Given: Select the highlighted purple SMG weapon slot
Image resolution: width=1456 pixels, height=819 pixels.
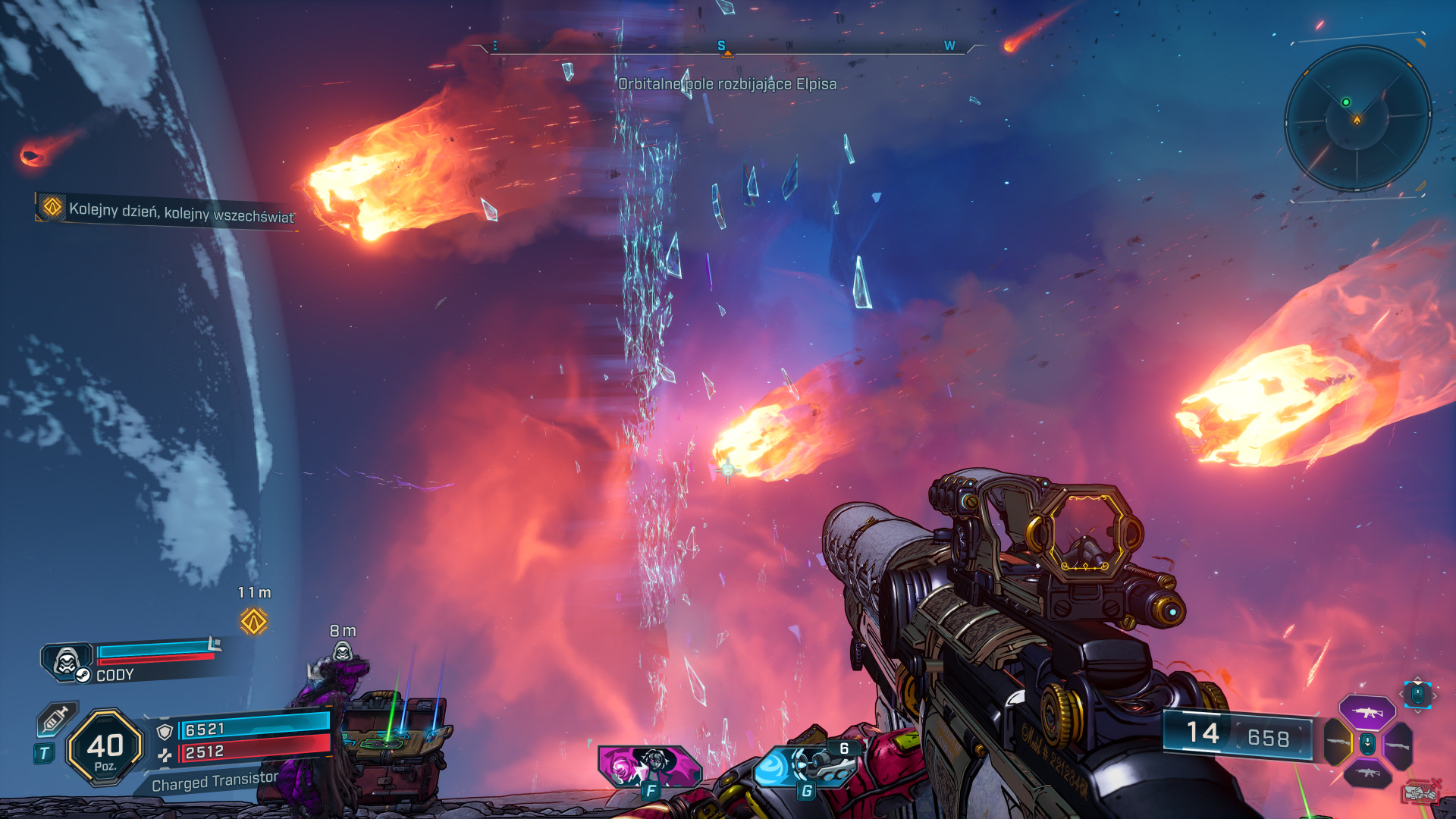Looking at the screenshot, I should coord(1367,713).
